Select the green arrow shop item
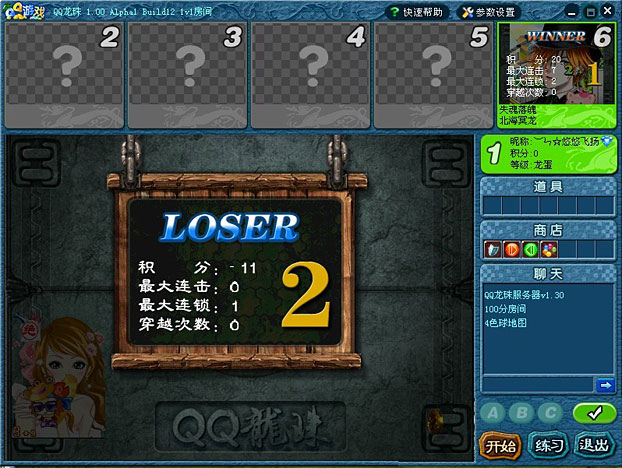Image resolution: width=622 pixels, height=468 pixels. (x=530, y=249)
